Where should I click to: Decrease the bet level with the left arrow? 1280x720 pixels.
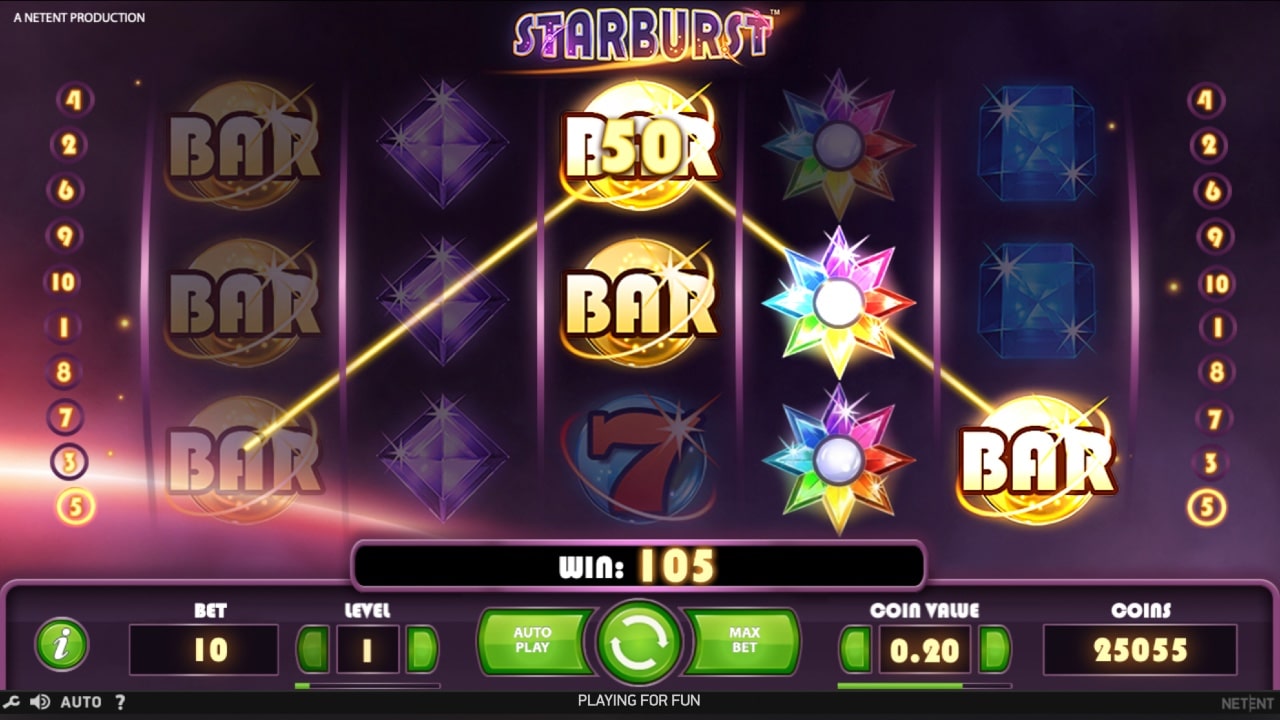[x=315, y=648]
